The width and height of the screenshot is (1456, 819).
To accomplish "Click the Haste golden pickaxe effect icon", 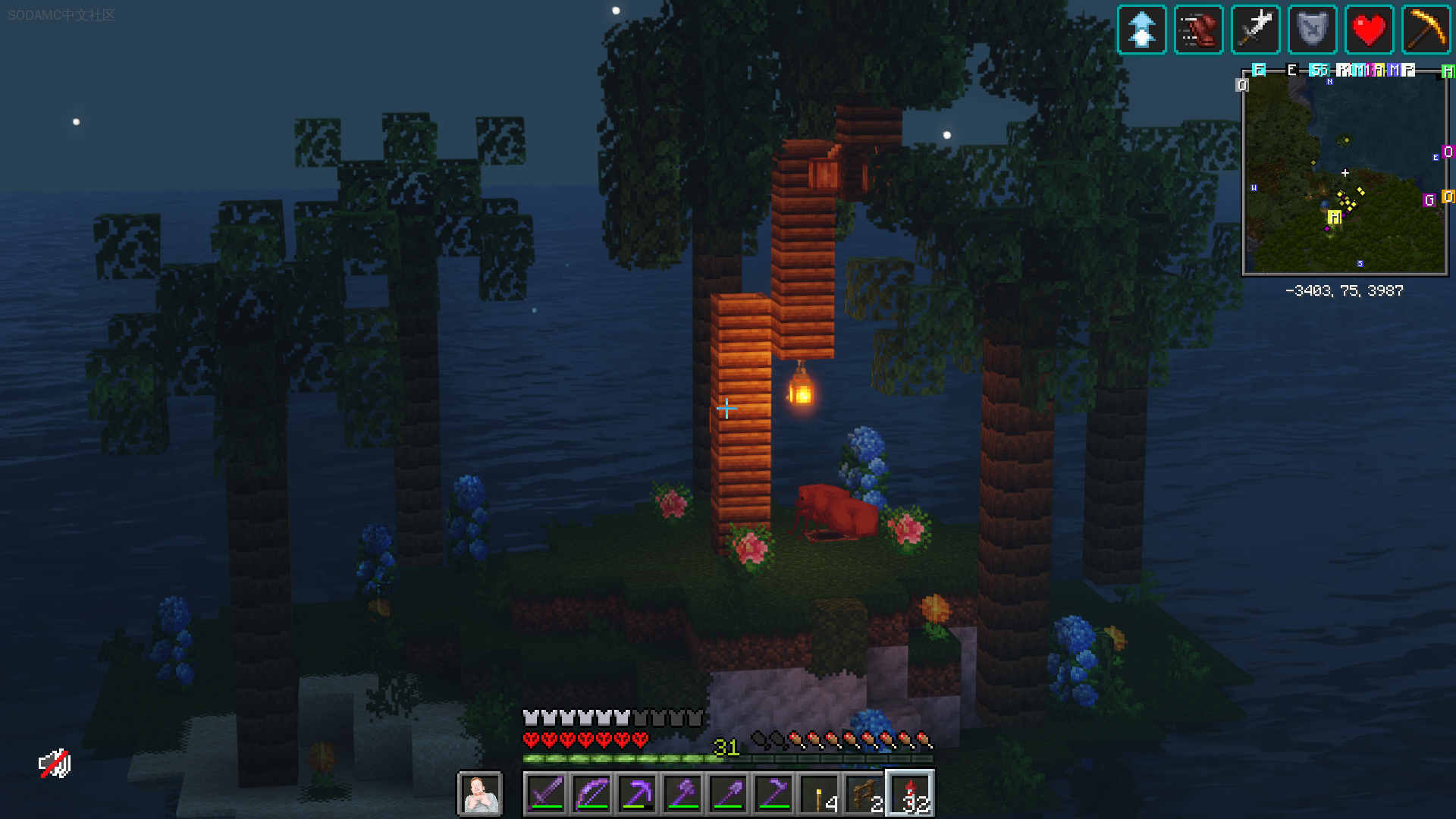I will [x=1426, y=30].
